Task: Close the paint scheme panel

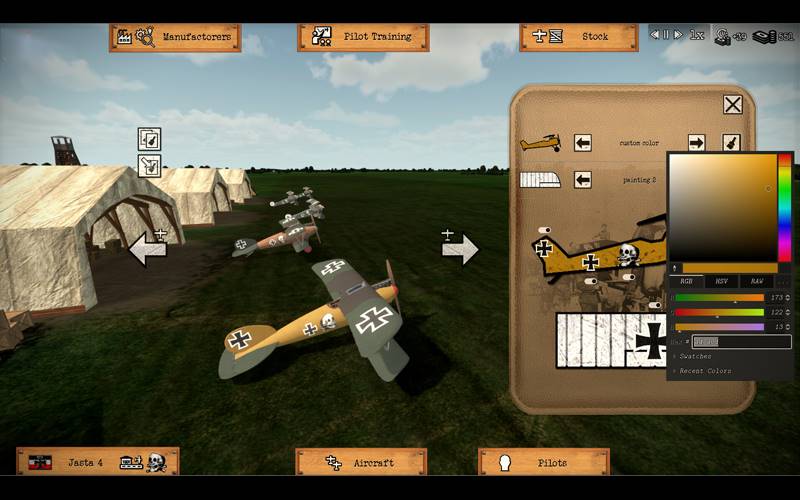Action: (x=733, y=105)
